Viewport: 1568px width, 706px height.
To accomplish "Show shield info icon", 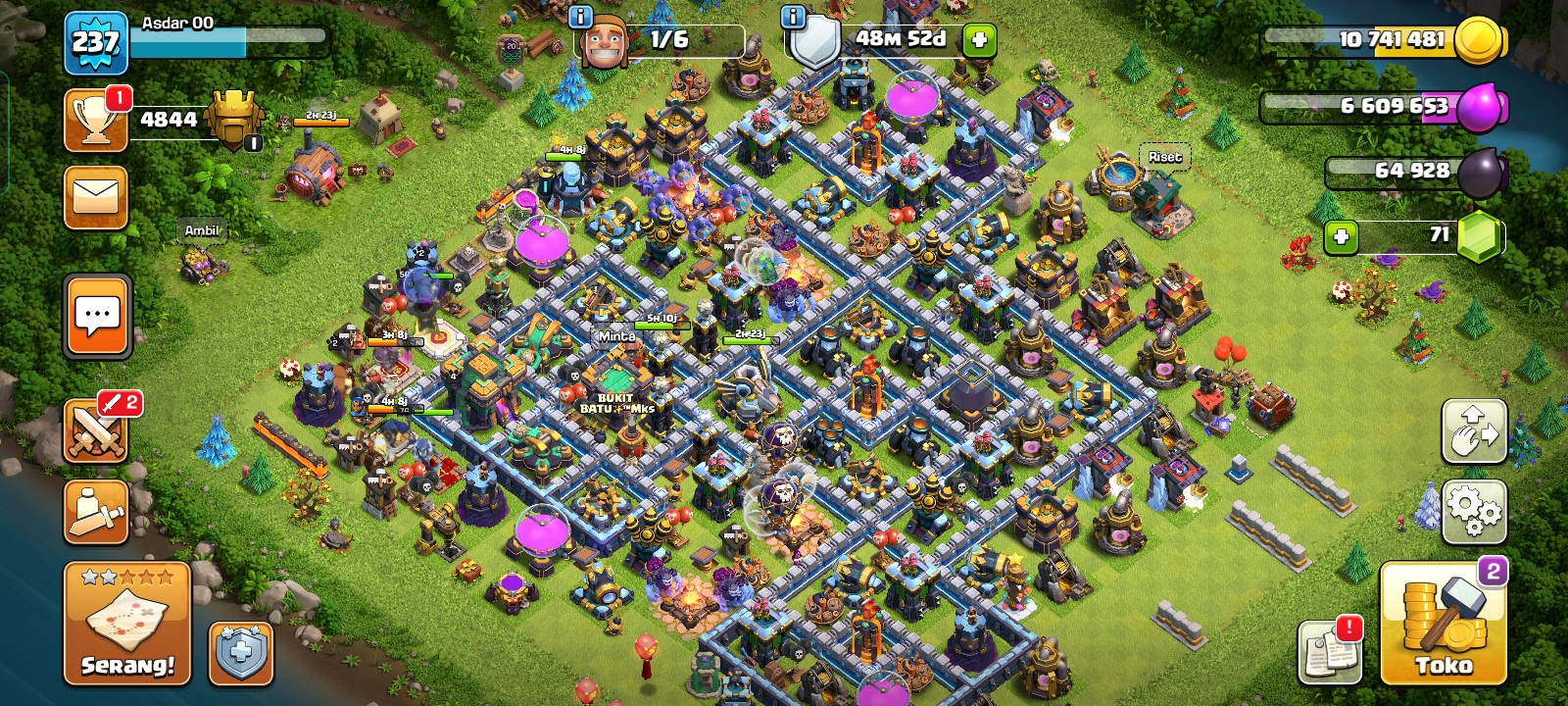I will click(x=793, y=17).
